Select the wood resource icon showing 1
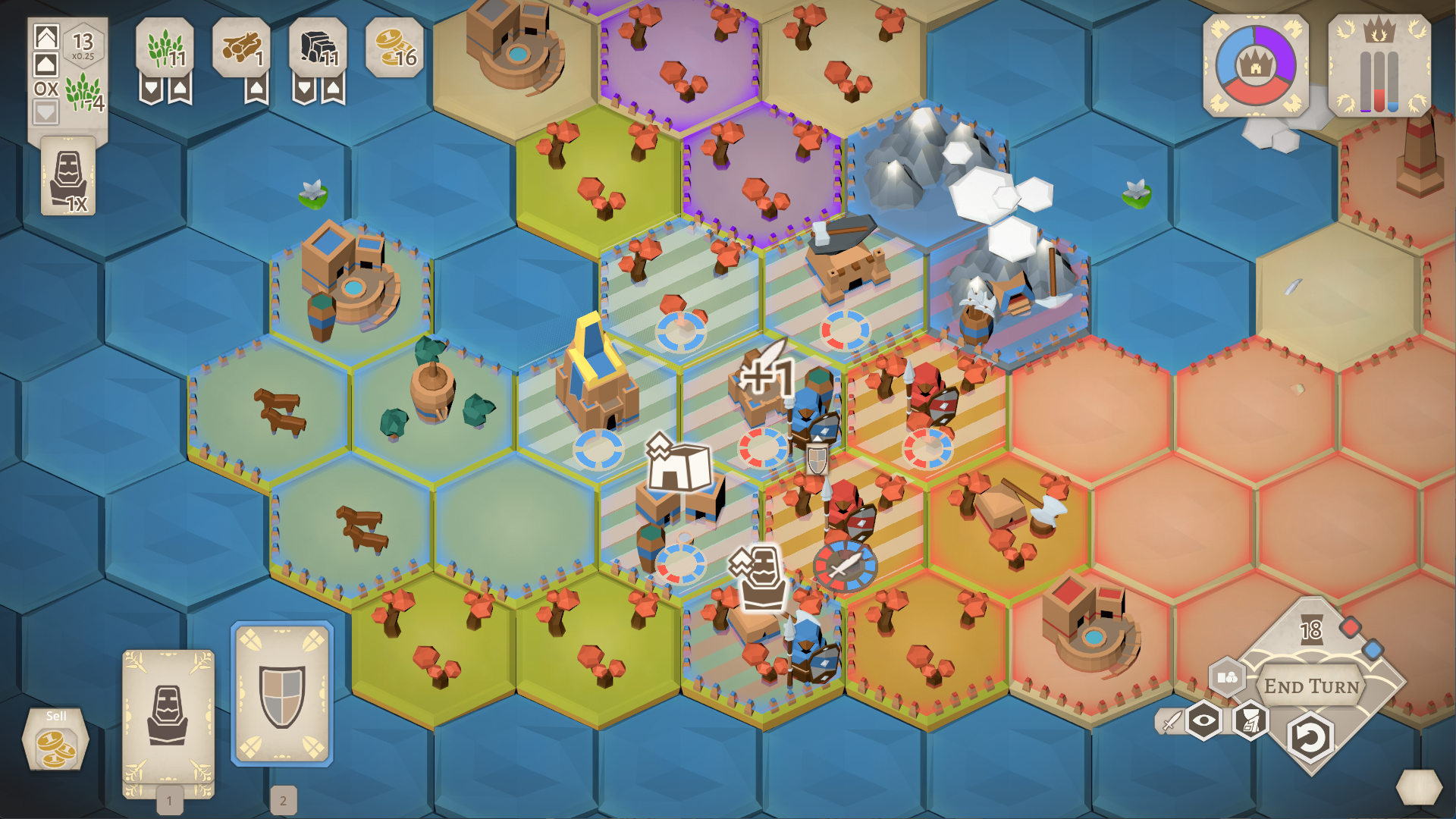The image size is (1456, 819). coord(241,46)
